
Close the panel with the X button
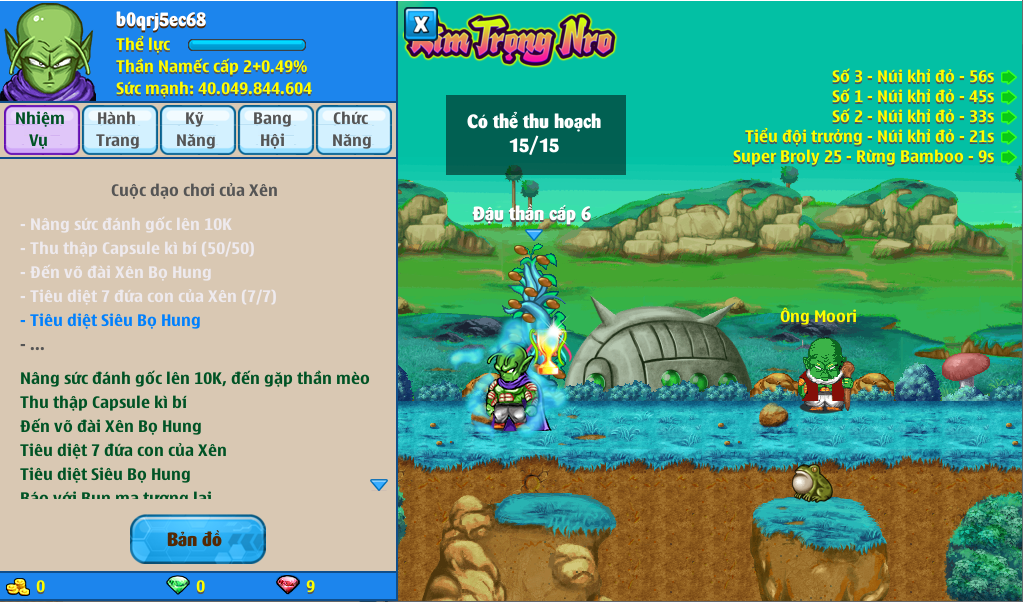[422, 24]
